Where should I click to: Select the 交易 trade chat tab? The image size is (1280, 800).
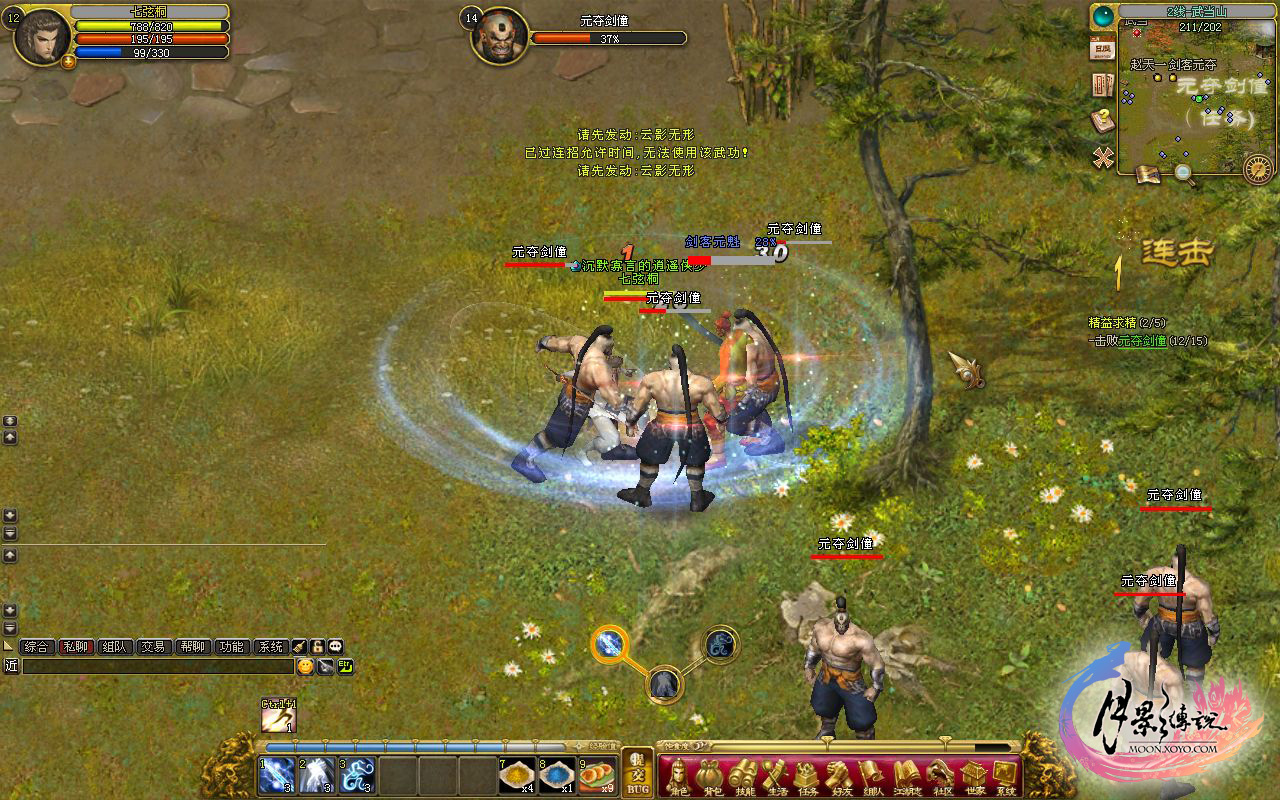(x=152, y=647)
